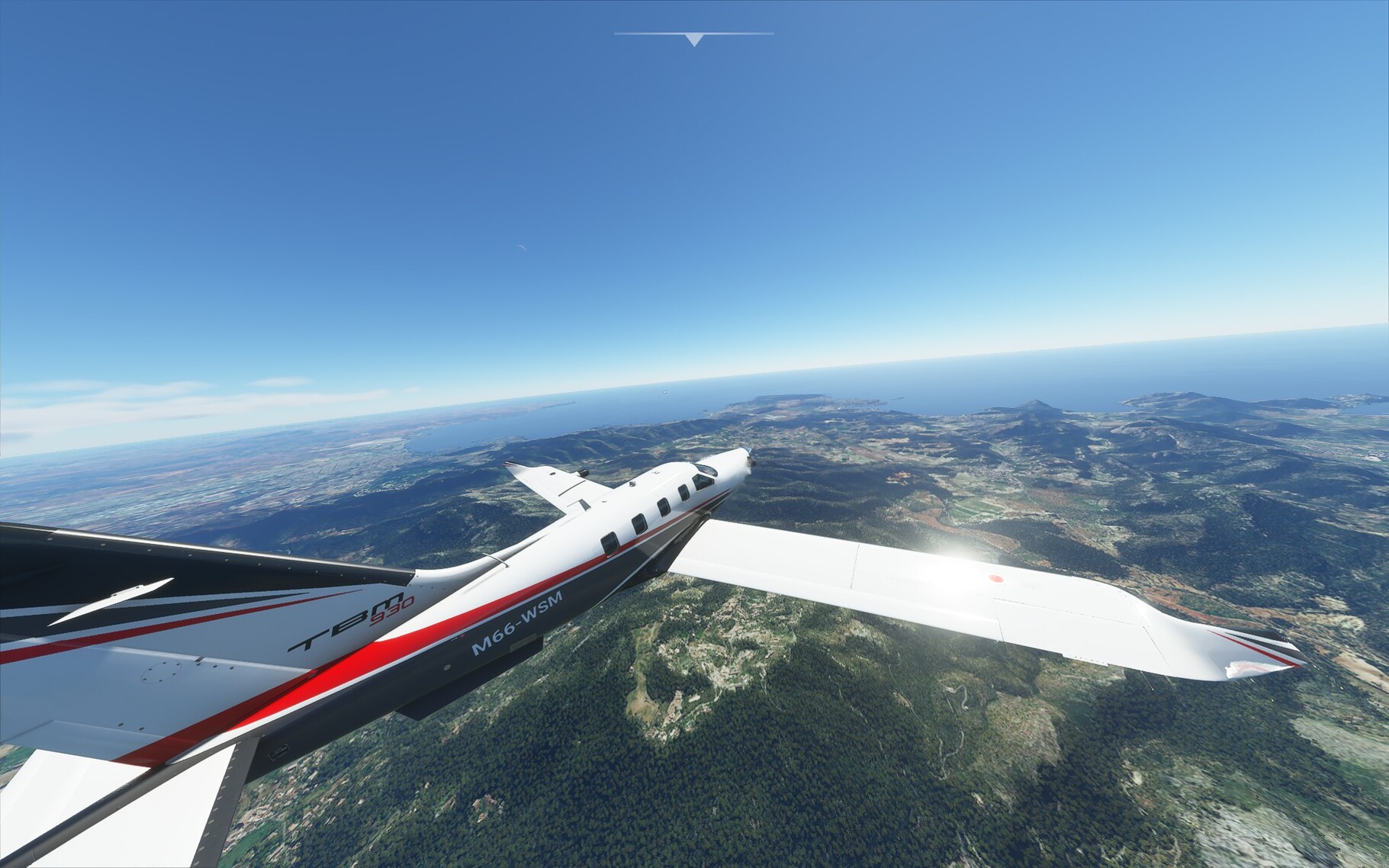The image size is (1389, 868).
Task: Open the toolbar pull-down arrow handle
Action: pyautogui.click(x=693, y=39)
